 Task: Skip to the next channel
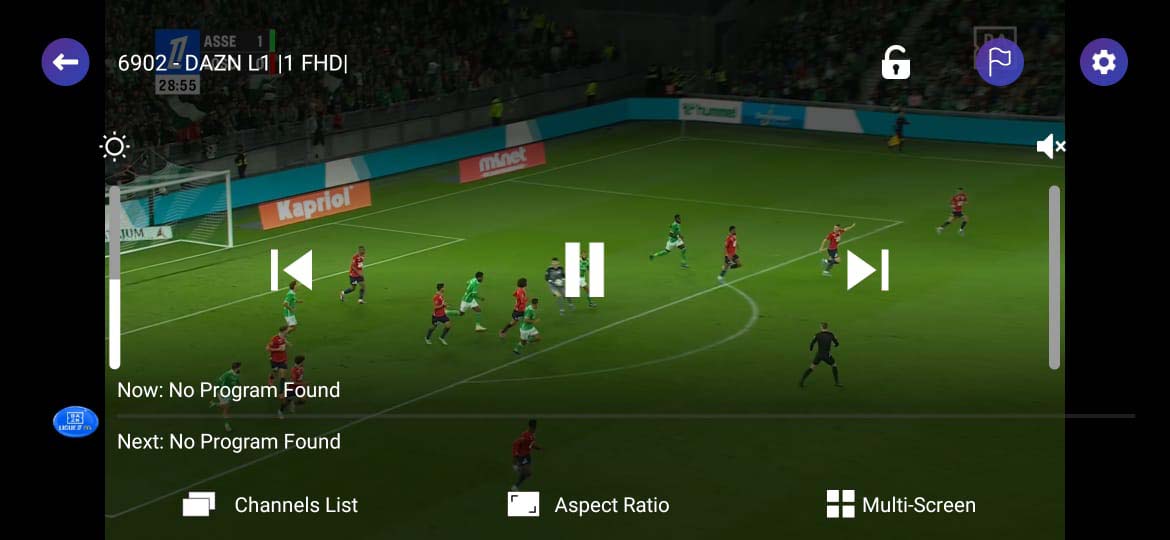[867, 270]
